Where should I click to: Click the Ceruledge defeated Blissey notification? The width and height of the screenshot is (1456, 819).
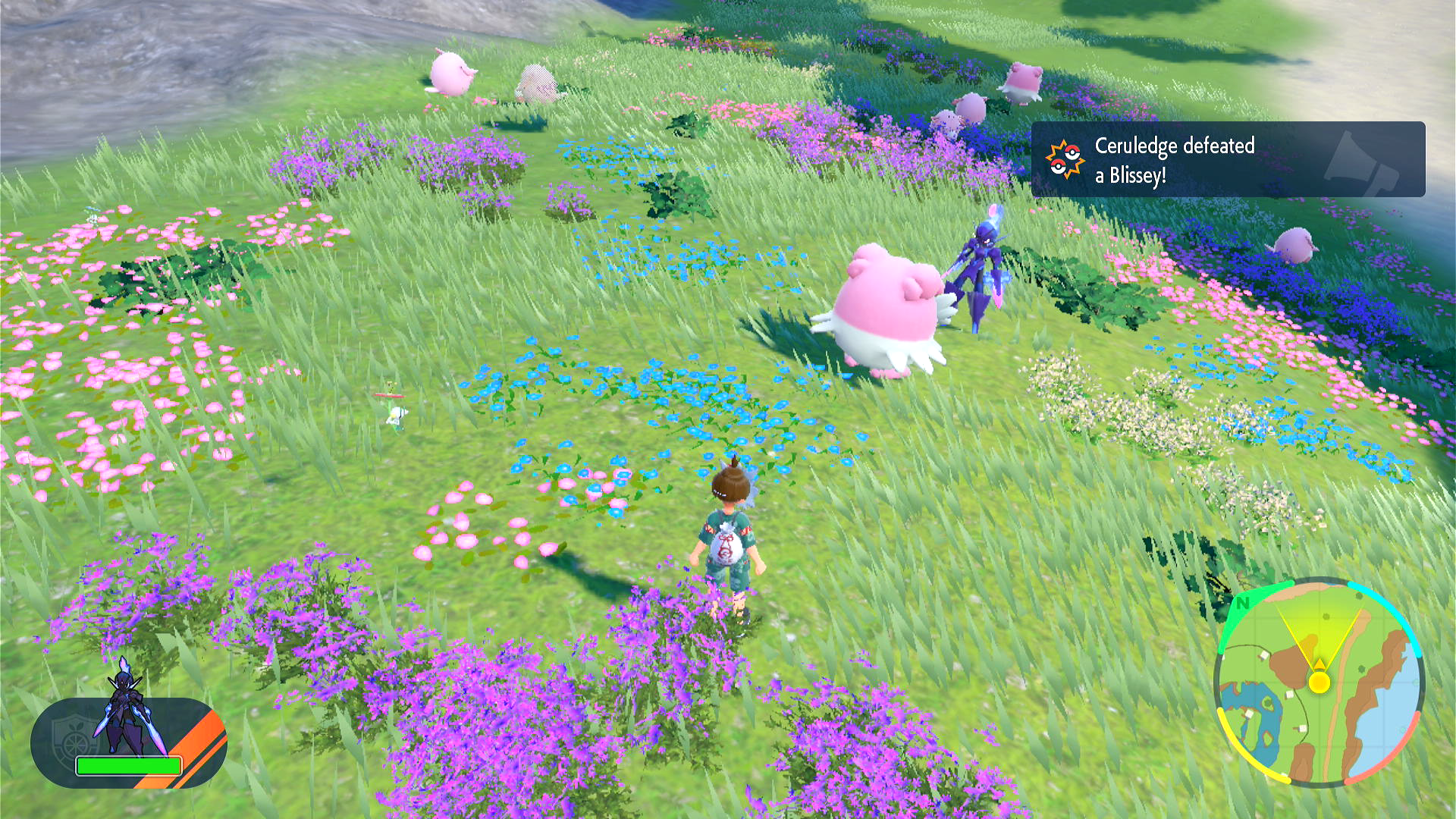(x=1227, y=160)
